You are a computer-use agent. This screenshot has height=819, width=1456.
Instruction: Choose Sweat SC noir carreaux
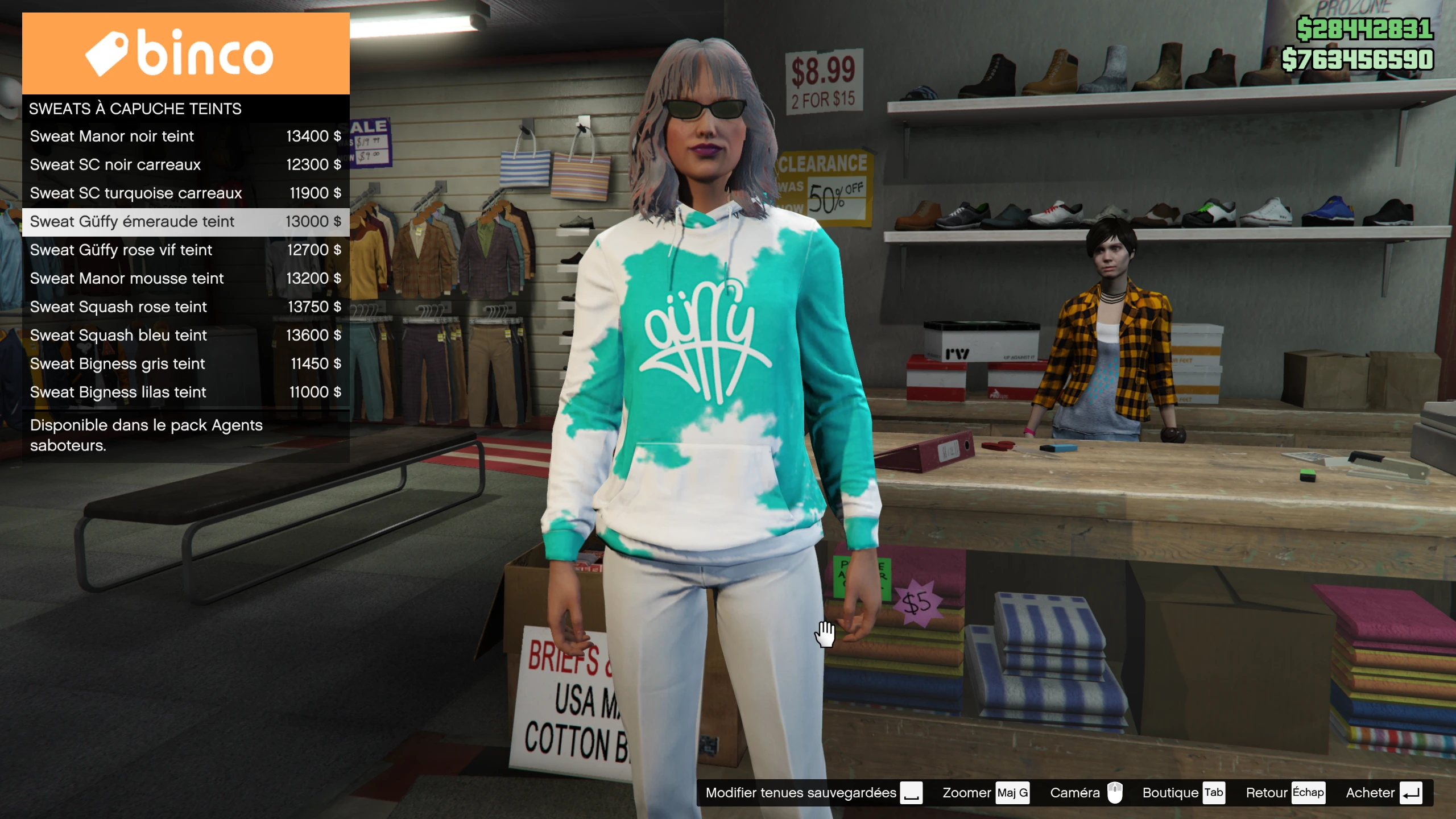click(x=185, y=165)
